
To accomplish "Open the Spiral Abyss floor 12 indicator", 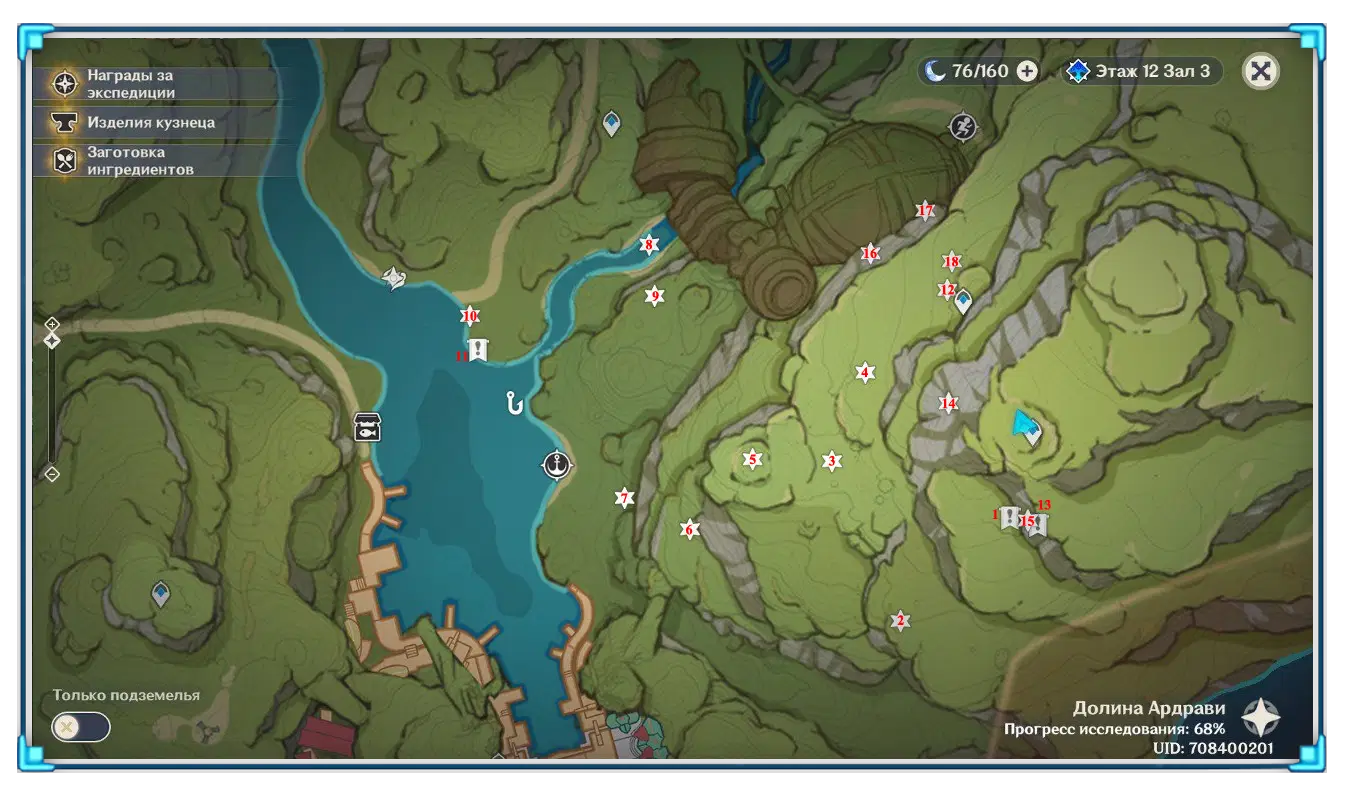I will [1142, 71].
